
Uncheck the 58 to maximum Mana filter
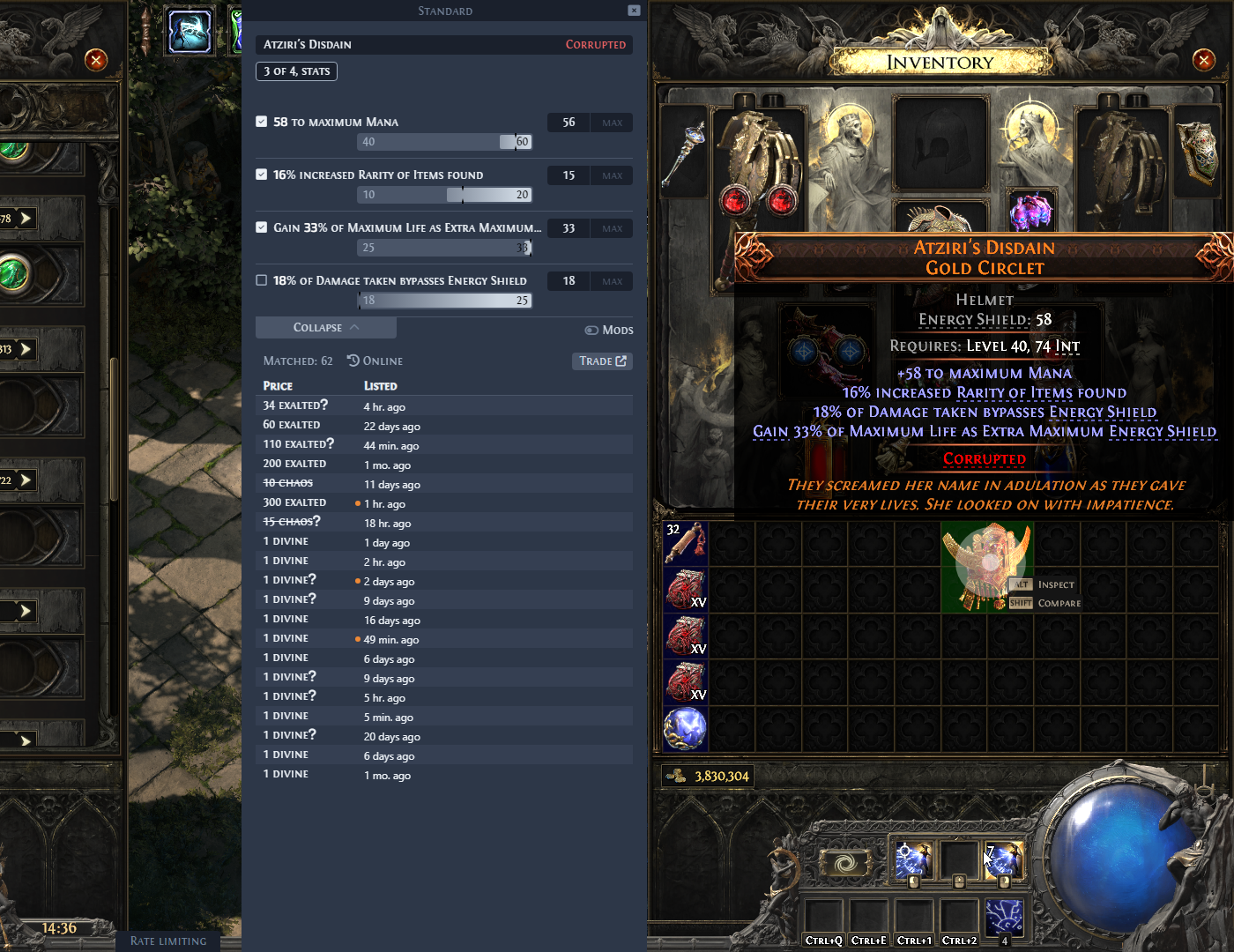pyautogui.click(x=261, y=122)
